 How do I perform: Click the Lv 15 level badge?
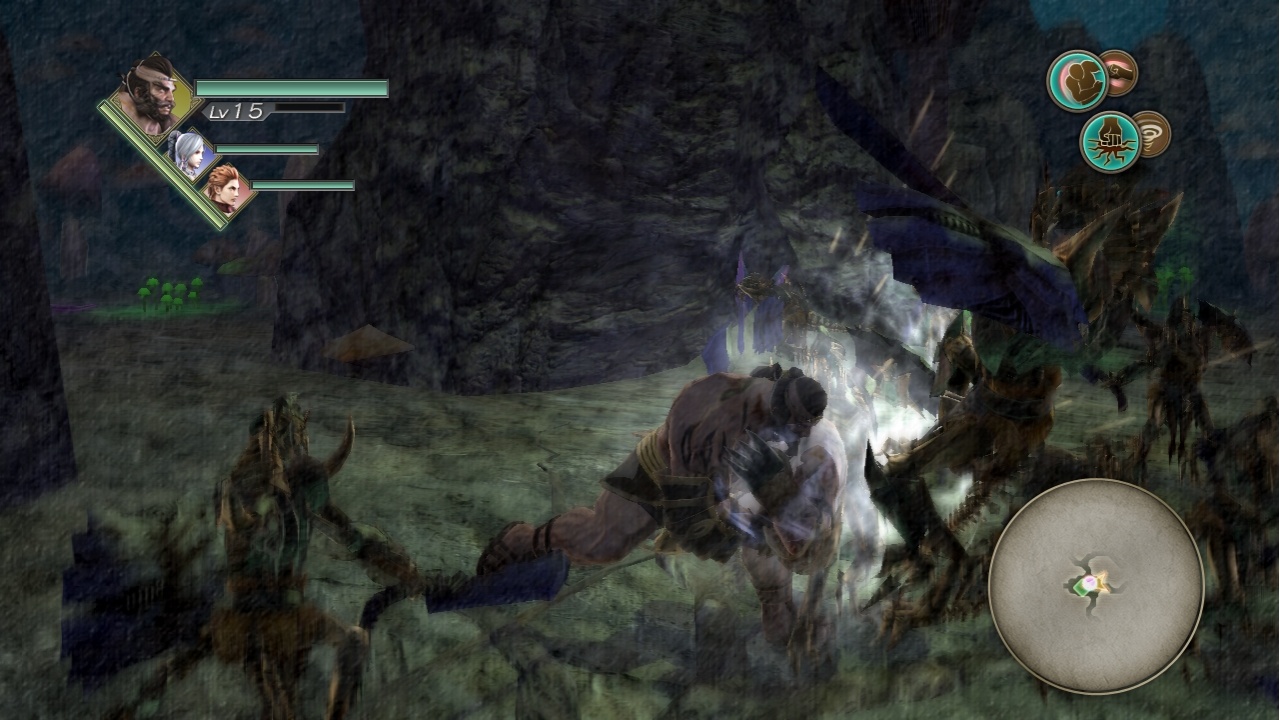click(x=233, y=110)
